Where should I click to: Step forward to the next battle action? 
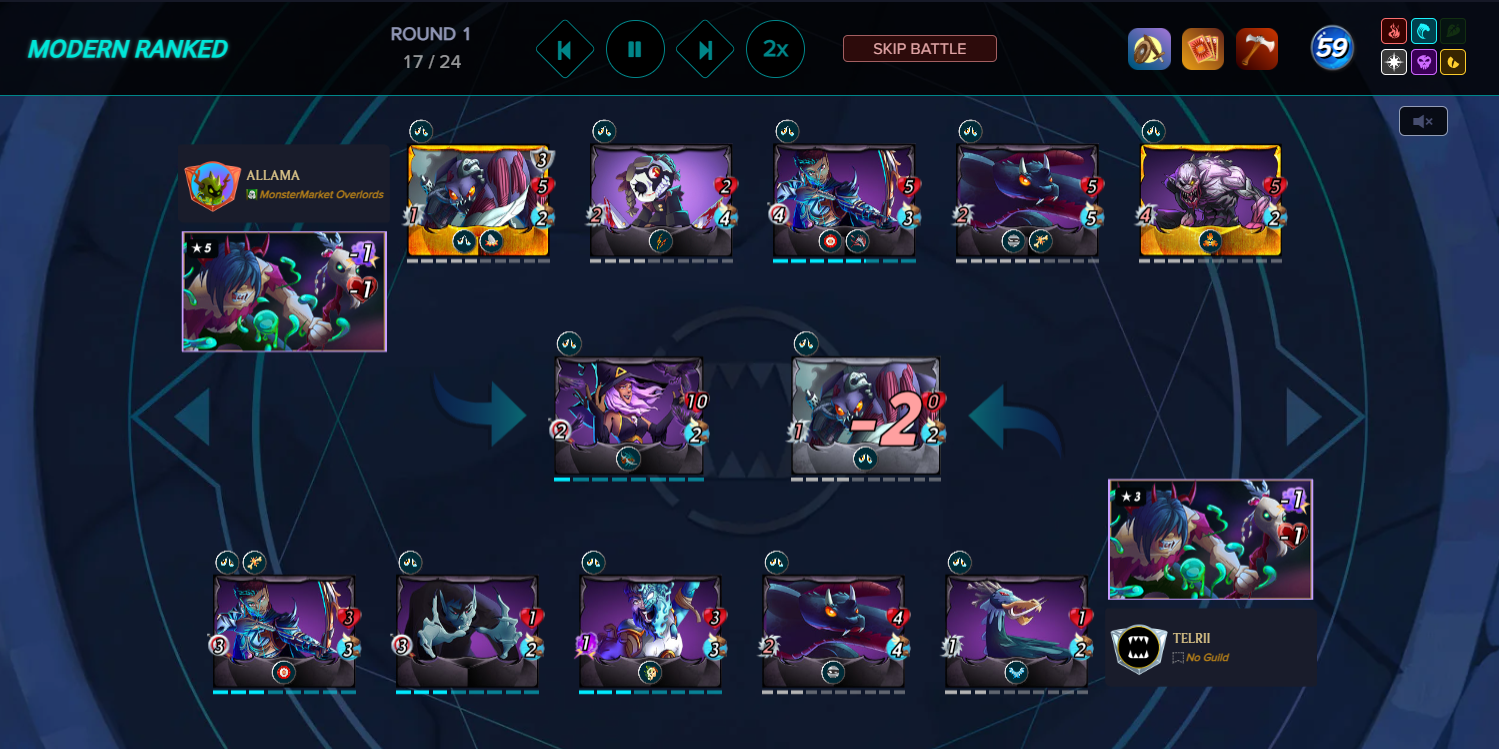[705, 48]
